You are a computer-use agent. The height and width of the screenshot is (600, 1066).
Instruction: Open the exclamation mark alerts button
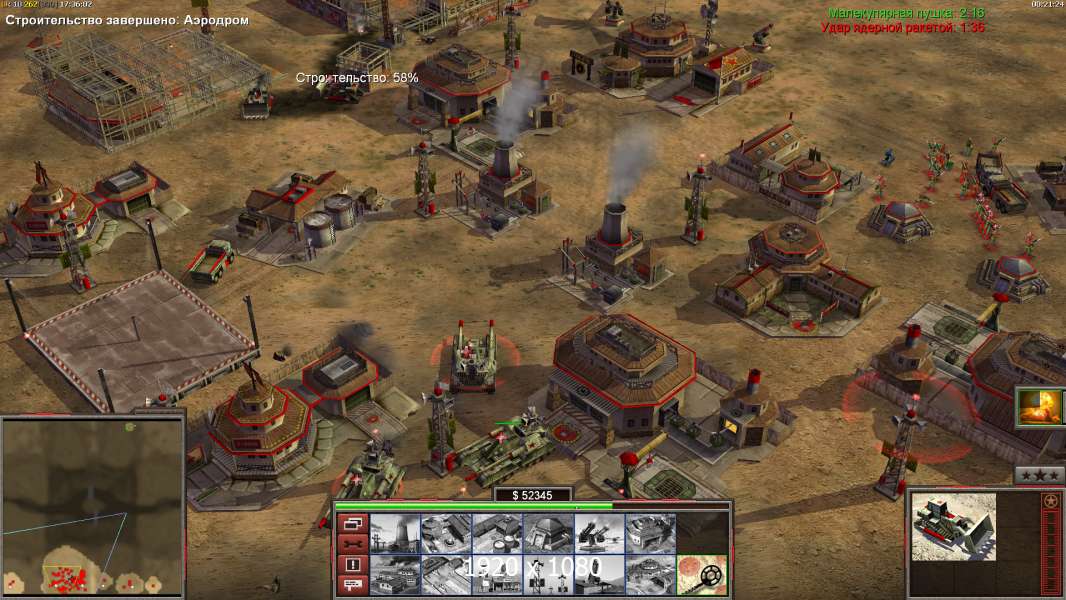[352, 565]
